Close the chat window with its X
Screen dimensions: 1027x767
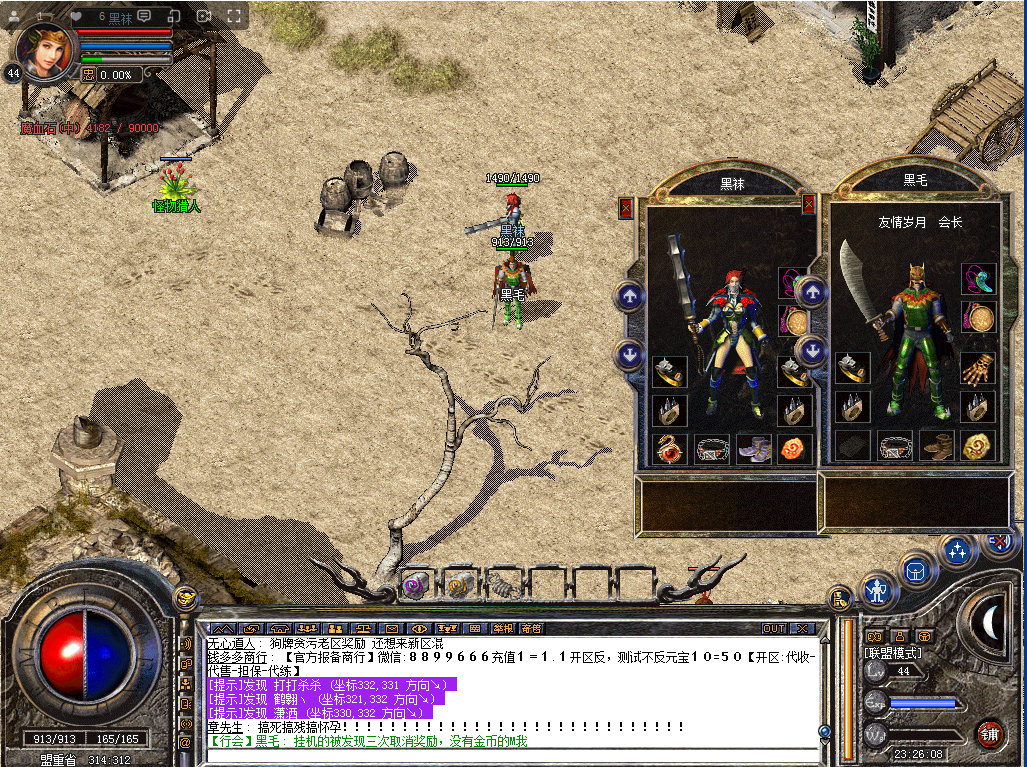[x=802, y=628]
